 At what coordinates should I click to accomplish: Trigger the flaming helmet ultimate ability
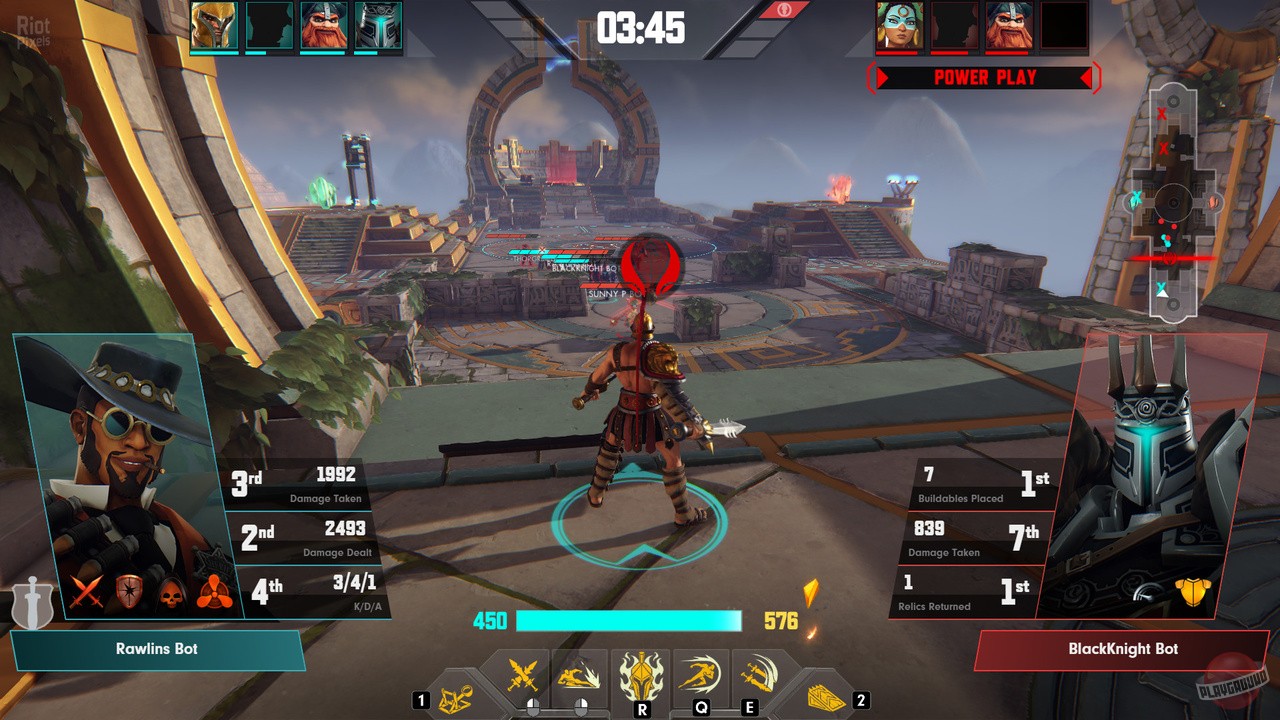(x=641, y=676)
